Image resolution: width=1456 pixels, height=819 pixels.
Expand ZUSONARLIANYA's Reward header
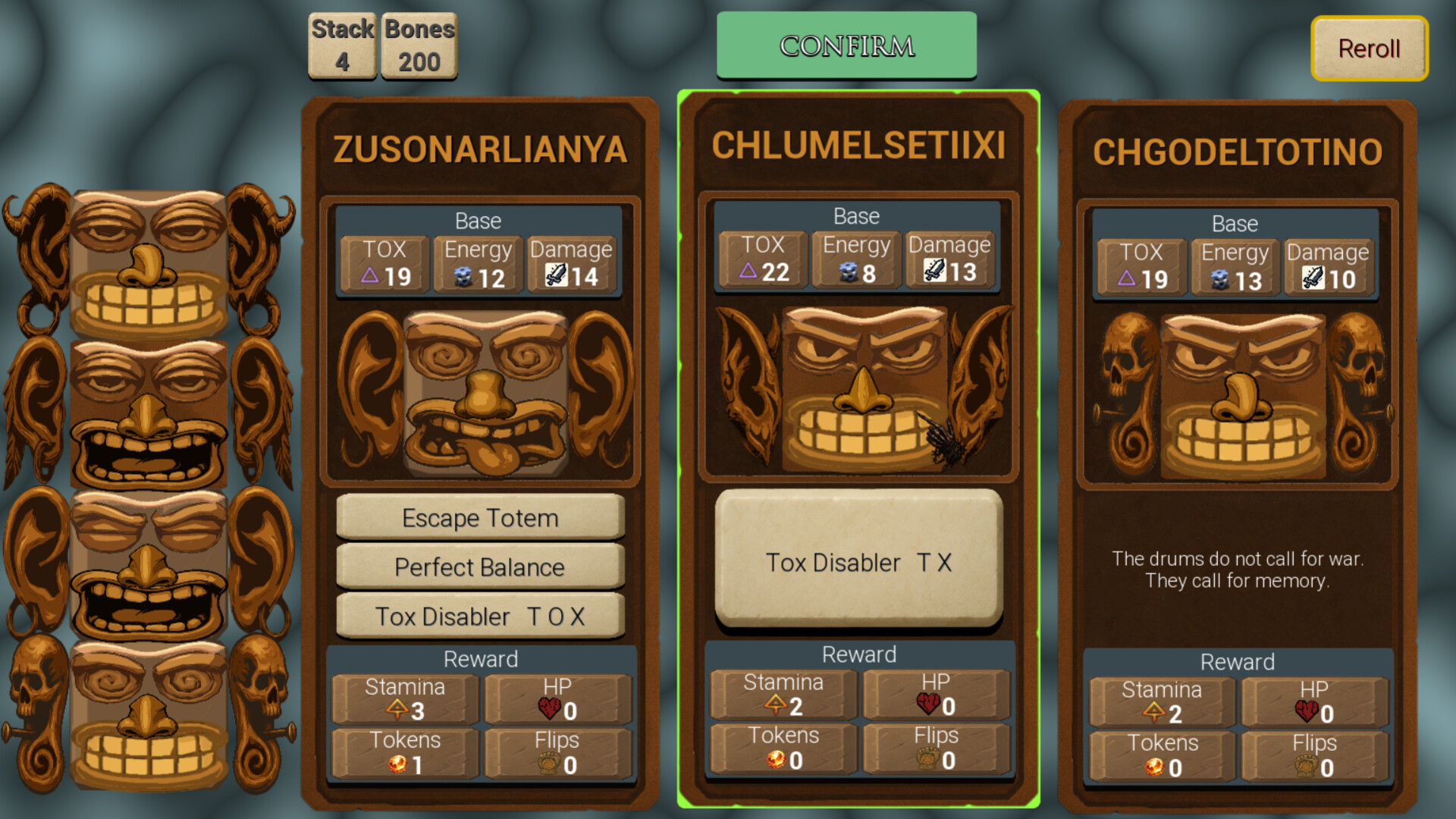(481, 658)
